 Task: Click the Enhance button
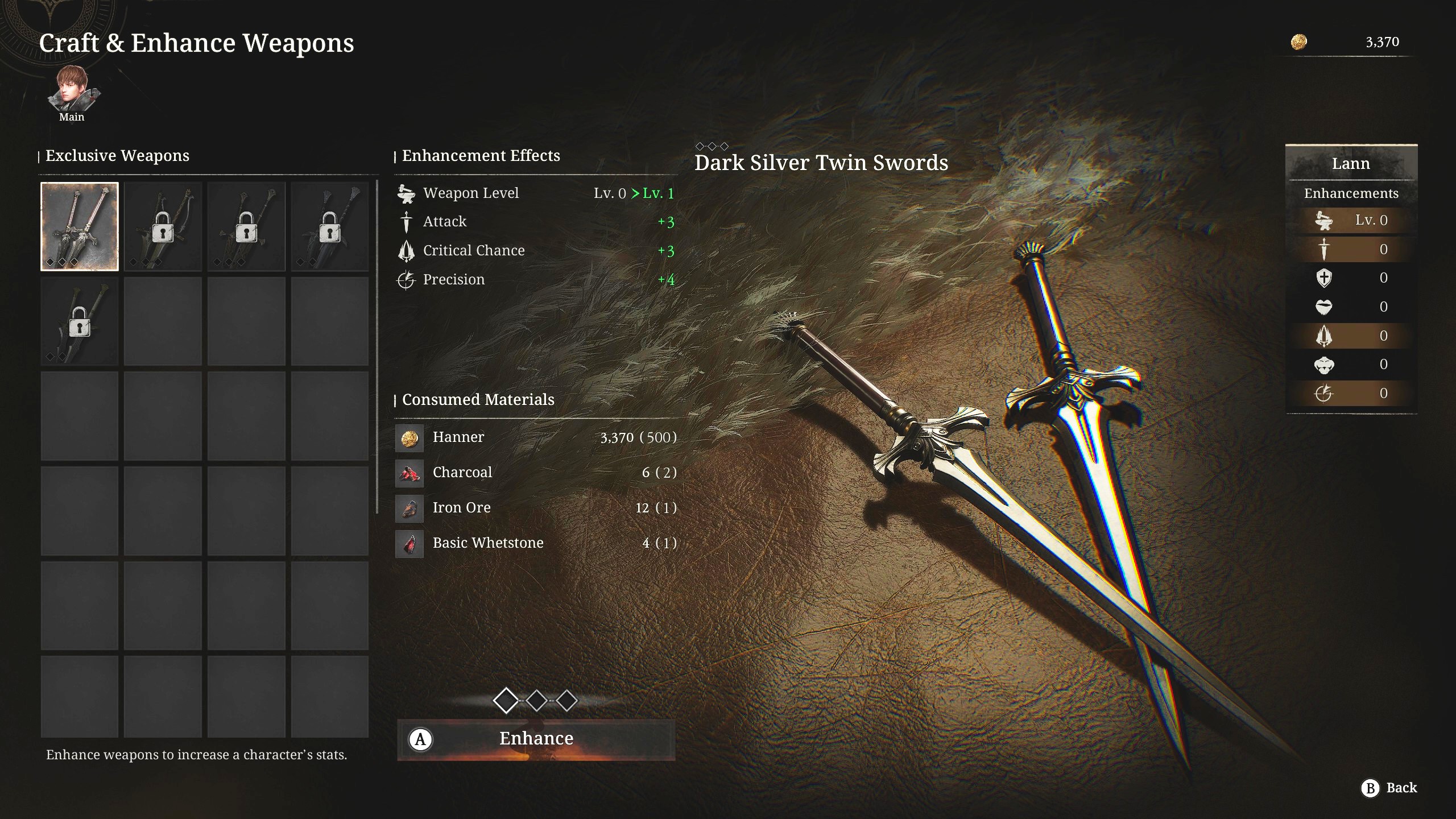pyautogui.click(x=536, y=739)
